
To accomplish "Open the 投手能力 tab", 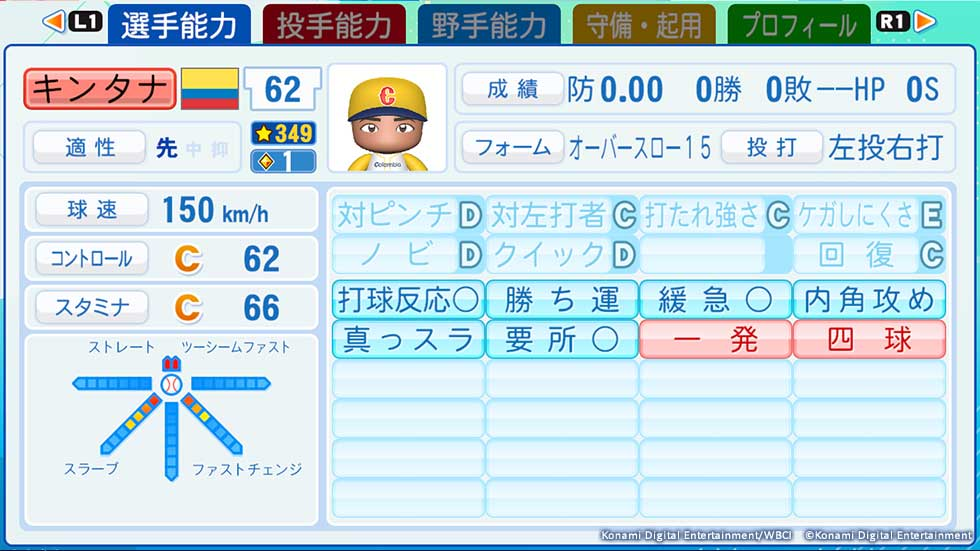I will point(334,24).
